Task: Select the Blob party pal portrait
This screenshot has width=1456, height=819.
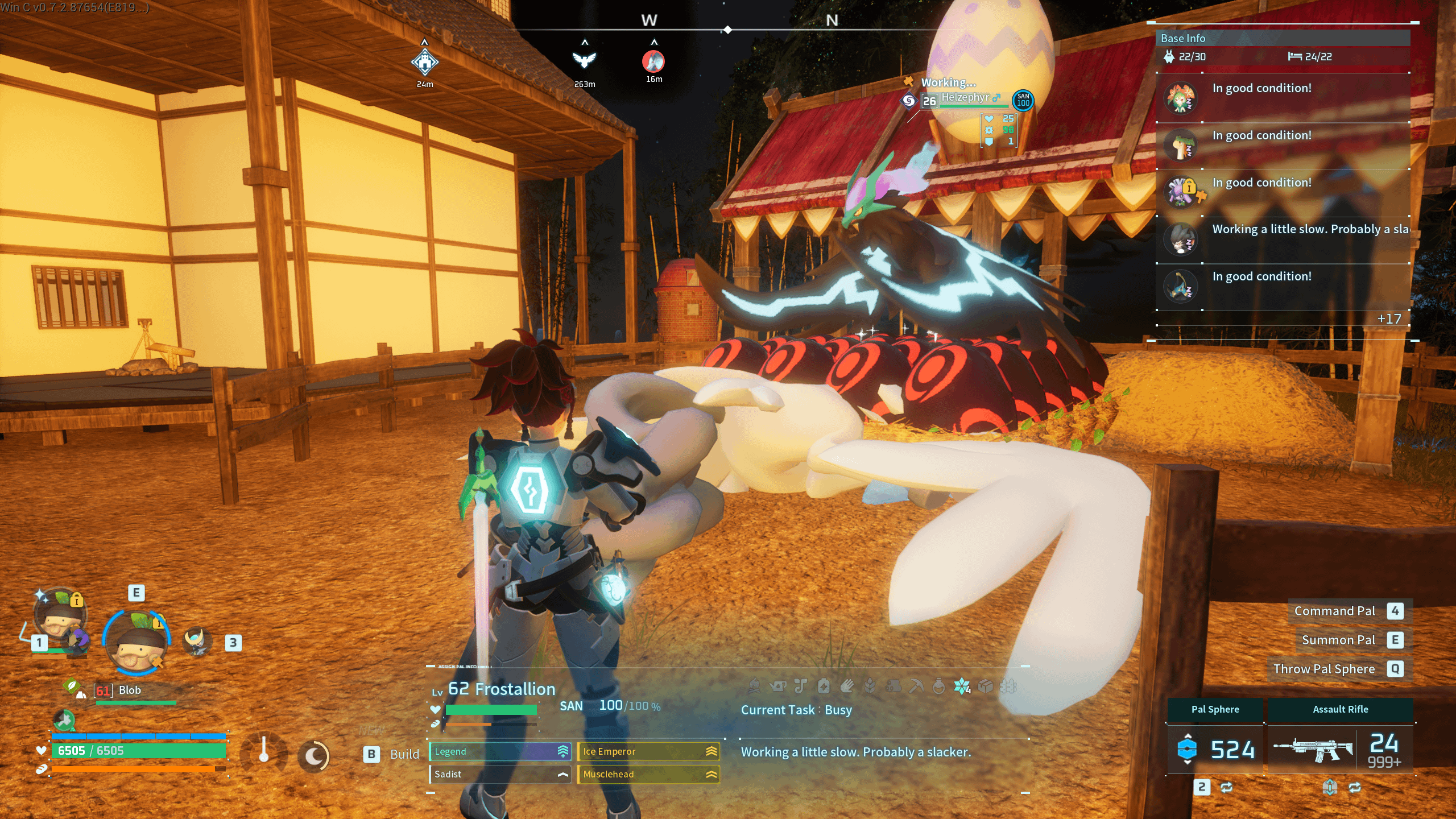Action: [x=136, y=644]
